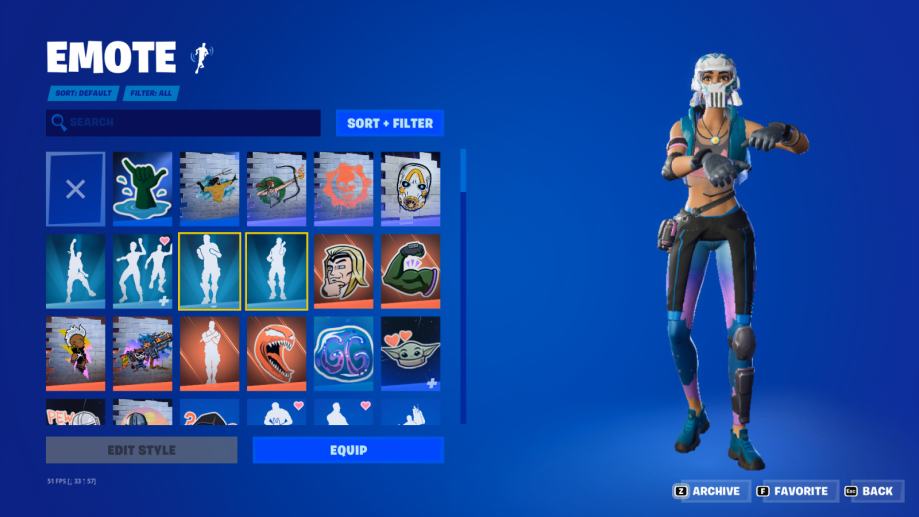The image size is (919, 517).
Task: Choose the green shaka hand emoticon
Action: click(x=142, y=189)
